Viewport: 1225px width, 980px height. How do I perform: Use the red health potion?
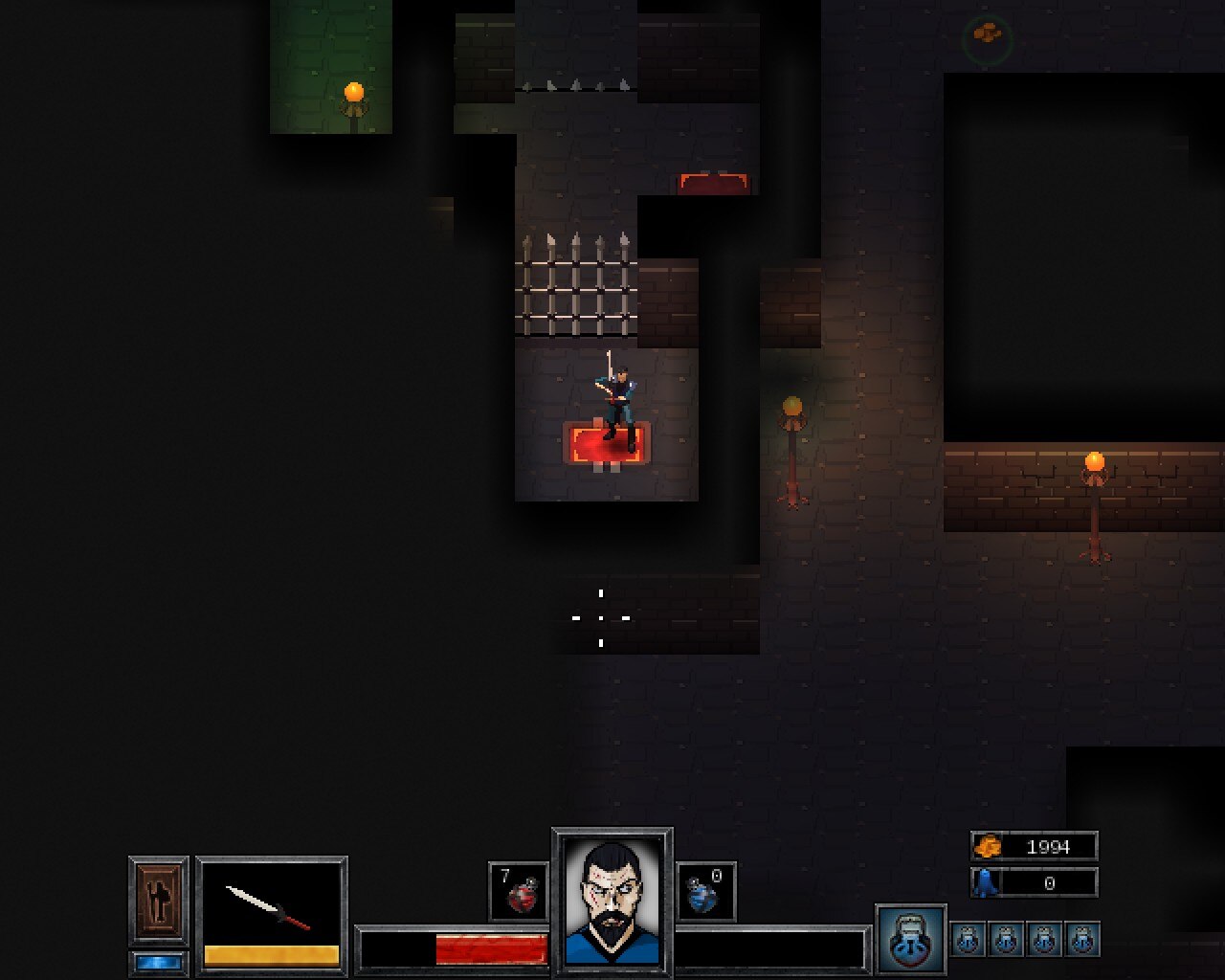519,892
